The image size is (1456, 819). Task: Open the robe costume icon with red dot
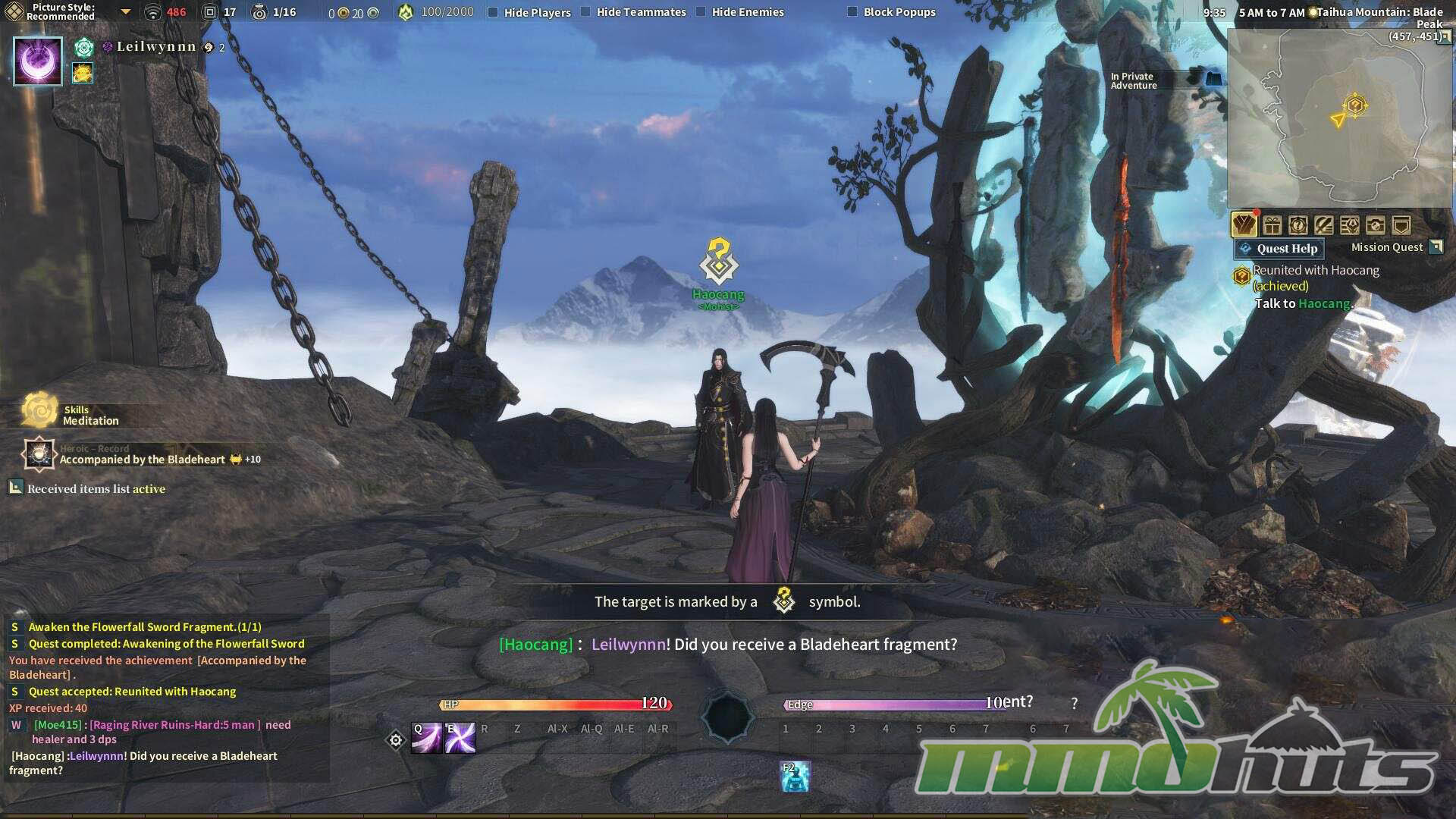click(x=1244, y=225)
